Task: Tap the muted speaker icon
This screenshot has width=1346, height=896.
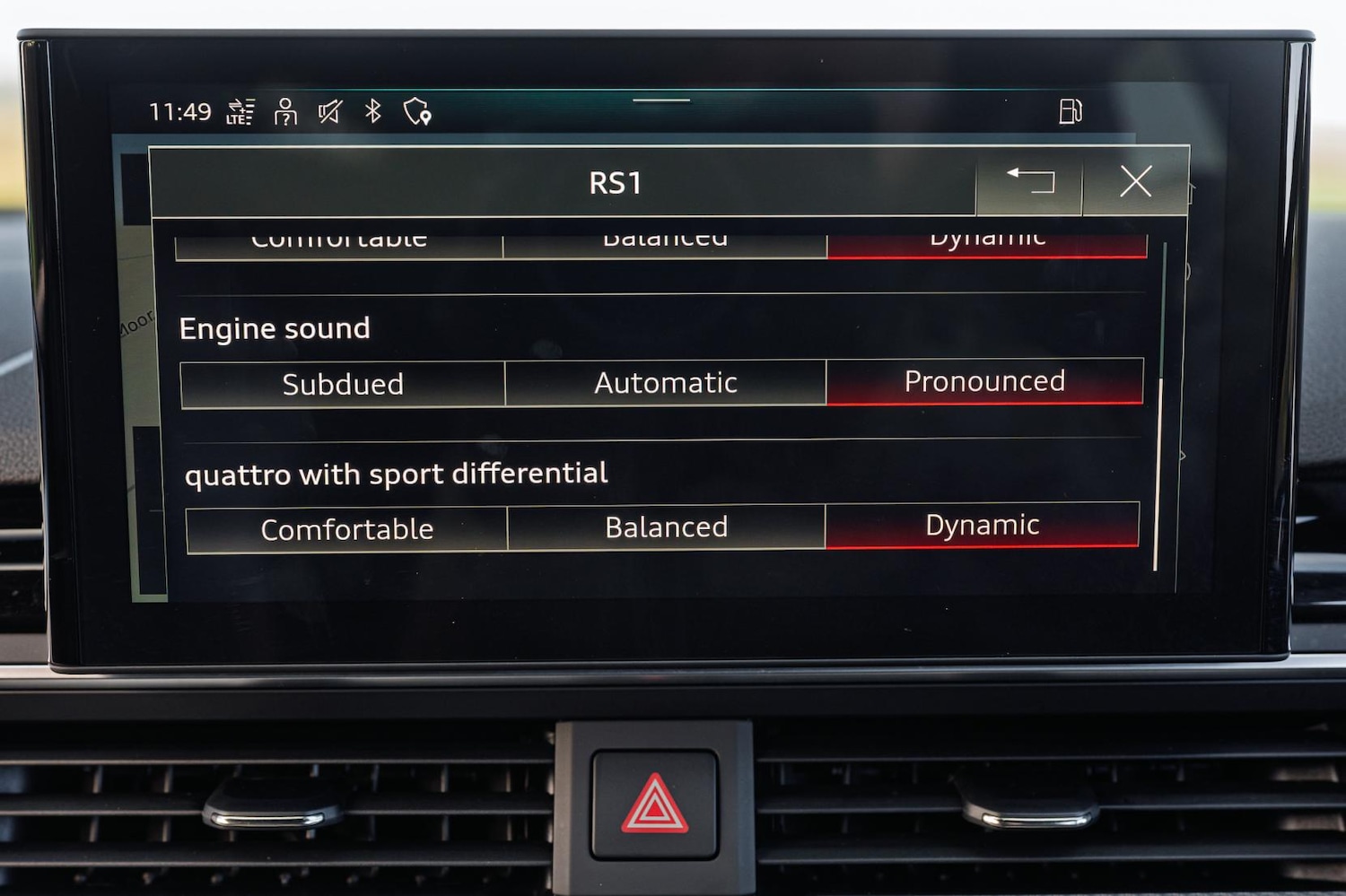Action: (x=328, y=111)
